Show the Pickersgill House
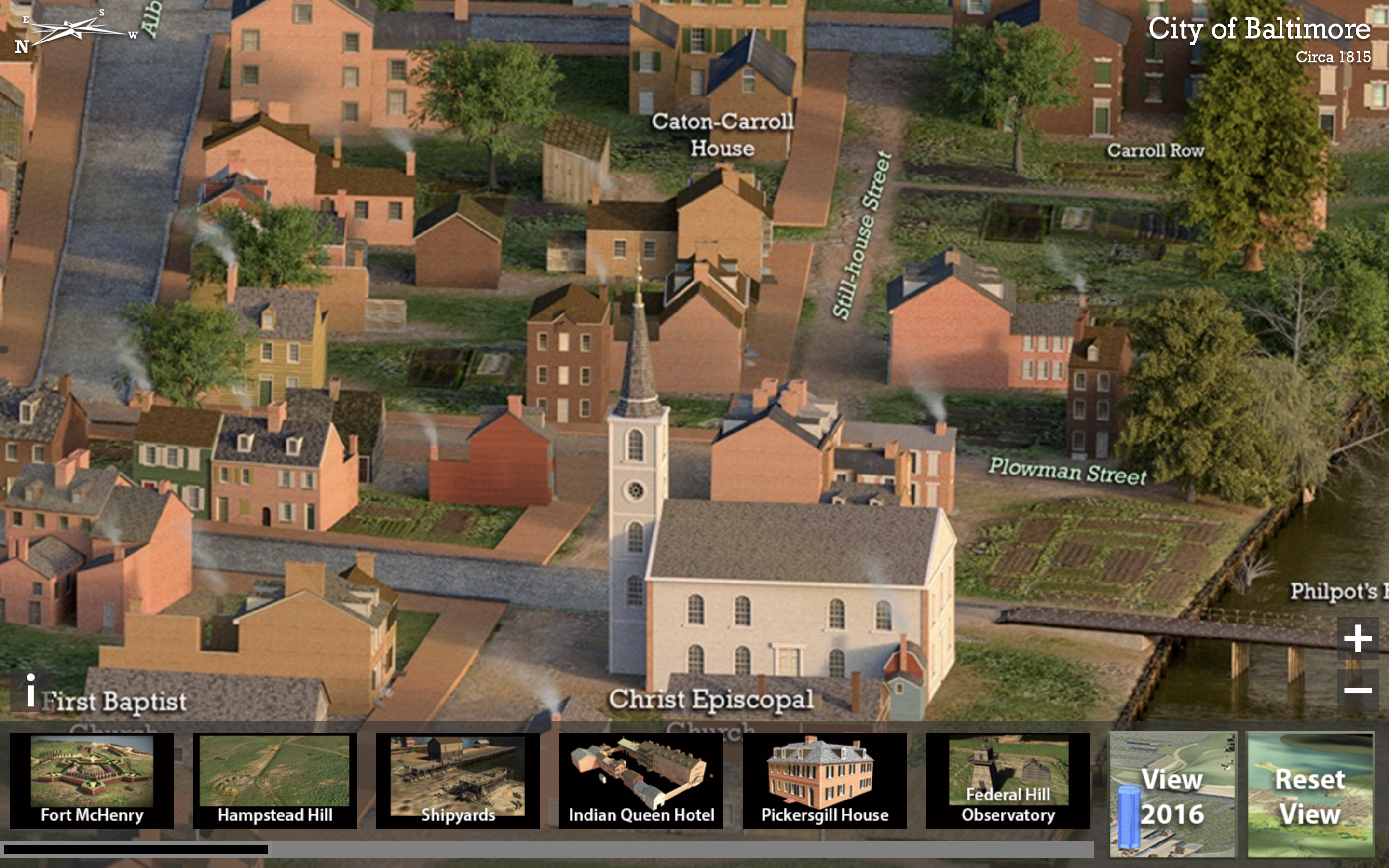The width and height of the screenshot is (1389, 868). pos(824,780)
